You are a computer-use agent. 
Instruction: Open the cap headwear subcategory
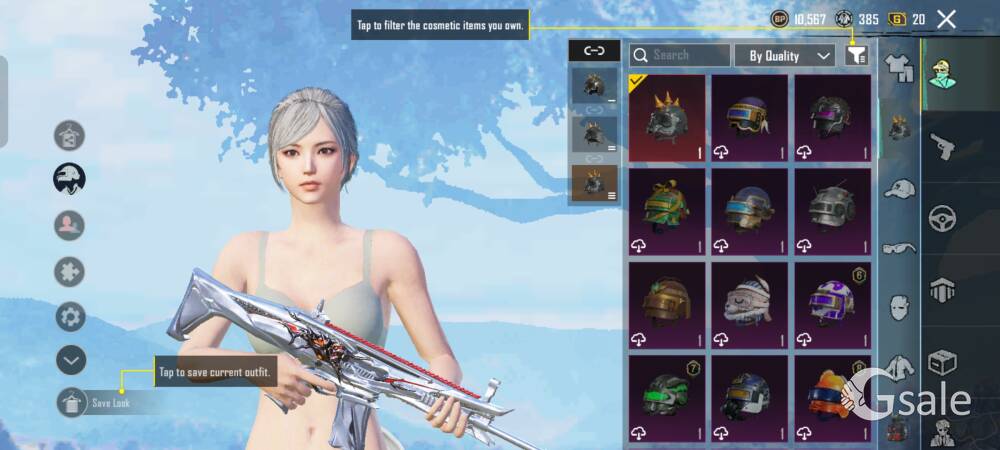[900, 188]
